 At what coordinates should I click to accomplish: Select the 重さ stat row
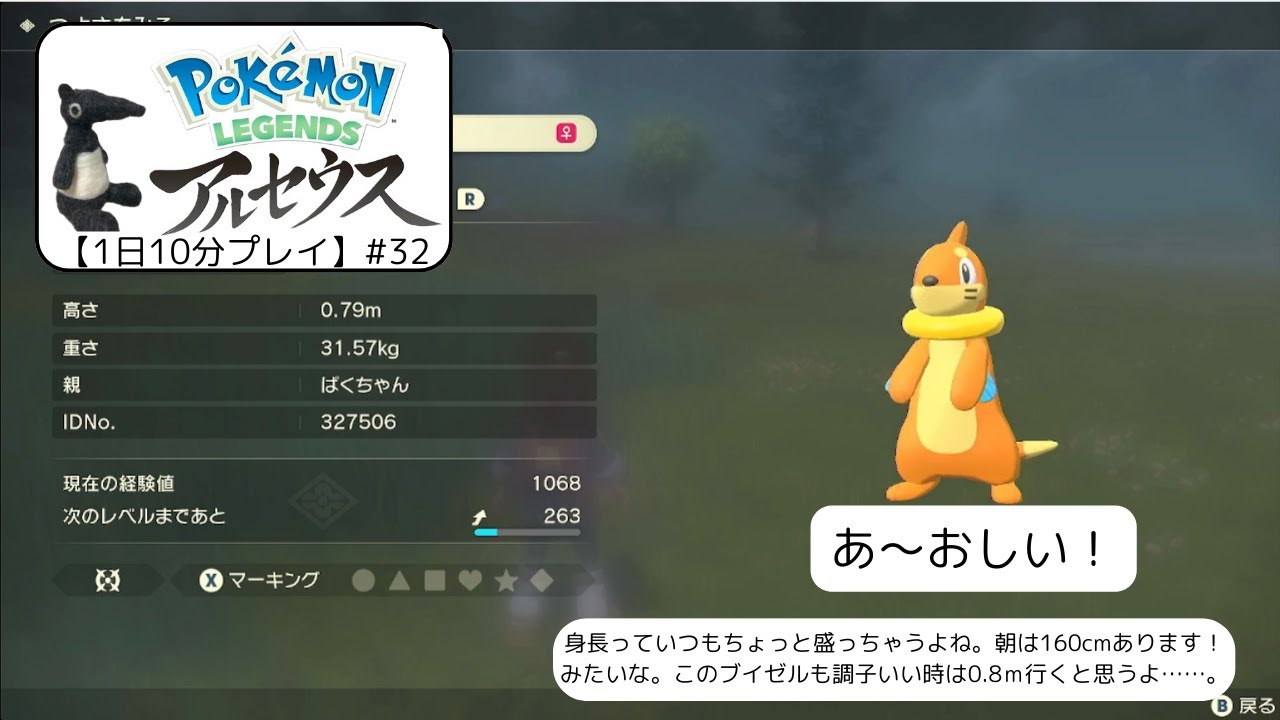point(320,348)
